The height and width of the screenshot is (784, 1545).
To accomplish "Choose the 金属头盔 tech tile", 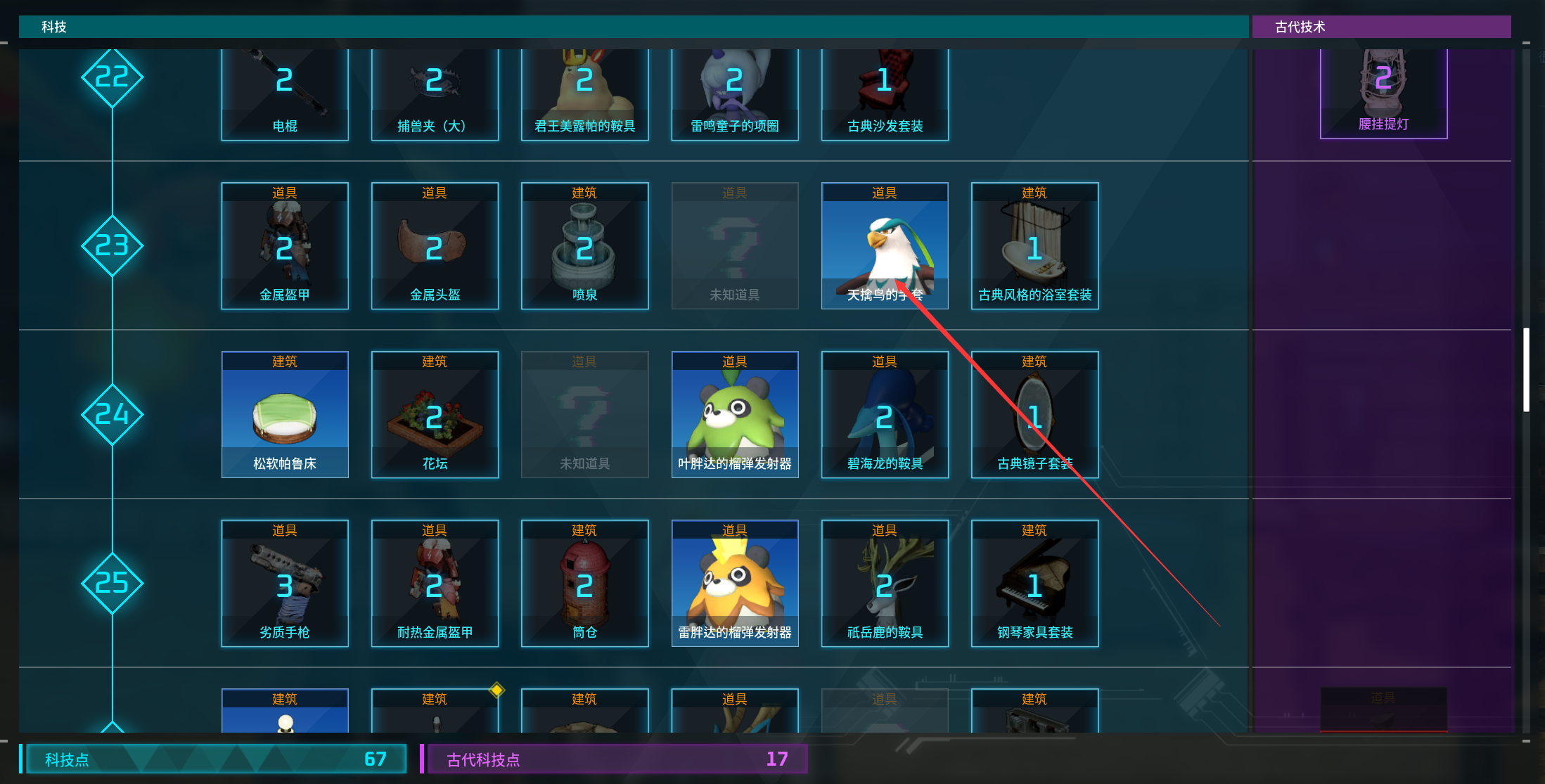I will 435,246.
